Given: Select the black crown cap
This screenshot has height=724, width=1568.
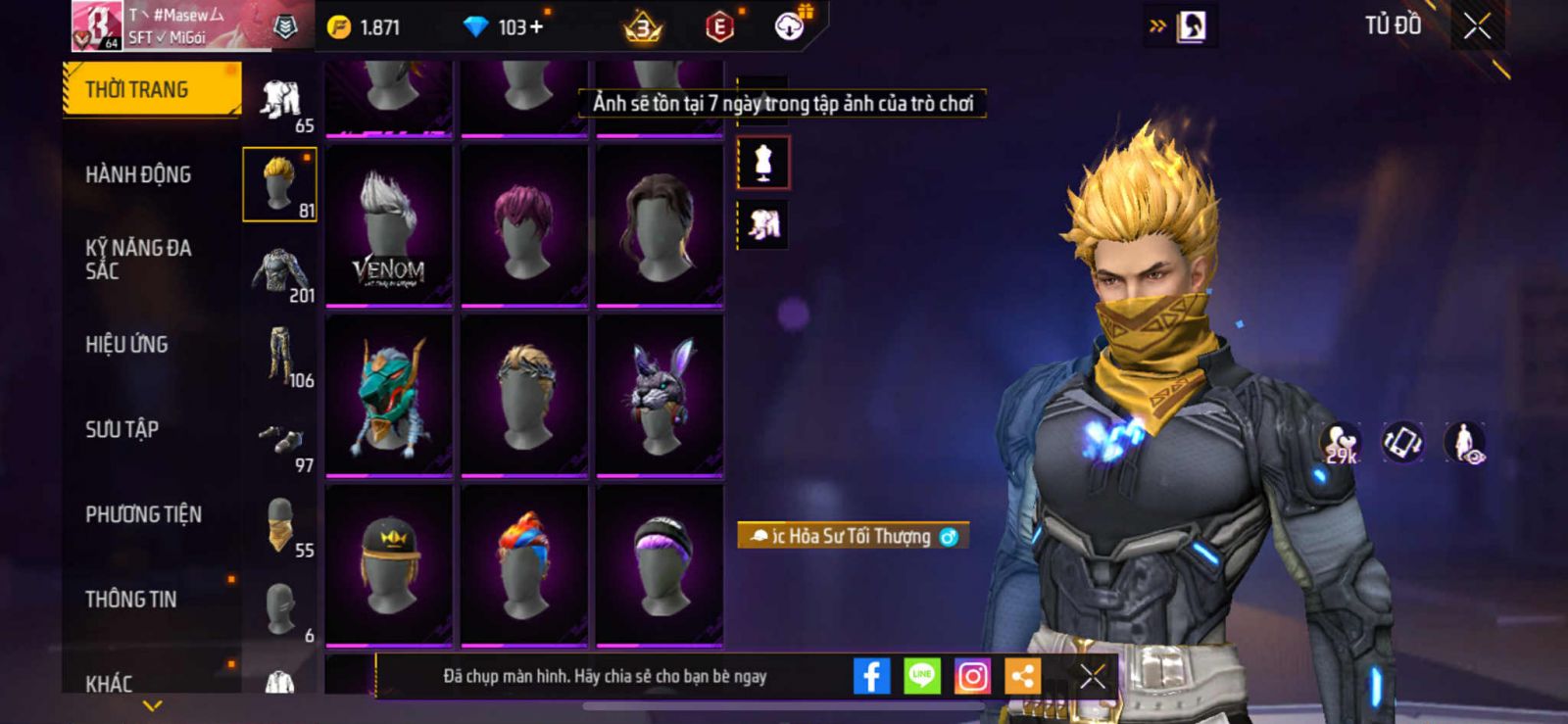Looking at the screenshot, I should pyautogui.click(x=389, y=564).
